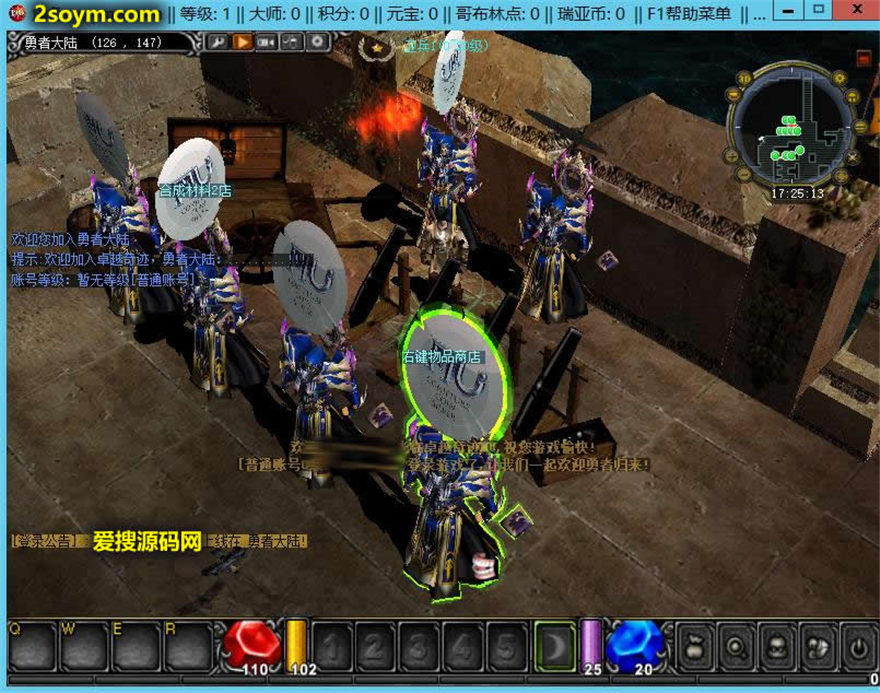
Task: Select skill slot number 1
Action: coord(331,646)
